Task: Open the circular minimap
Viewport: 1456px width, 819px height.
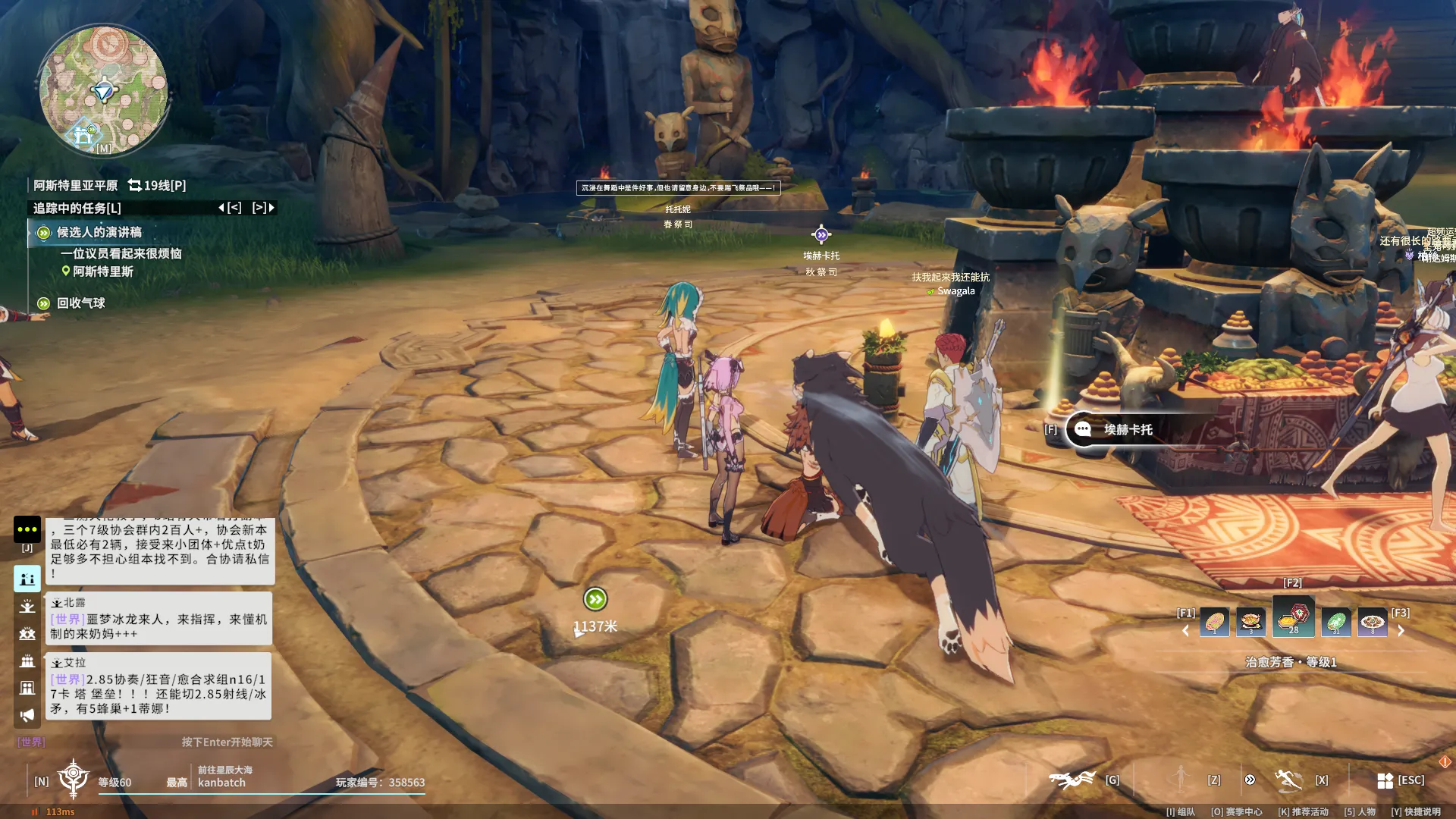Action: pyautogui.click(x=104, y=91)
